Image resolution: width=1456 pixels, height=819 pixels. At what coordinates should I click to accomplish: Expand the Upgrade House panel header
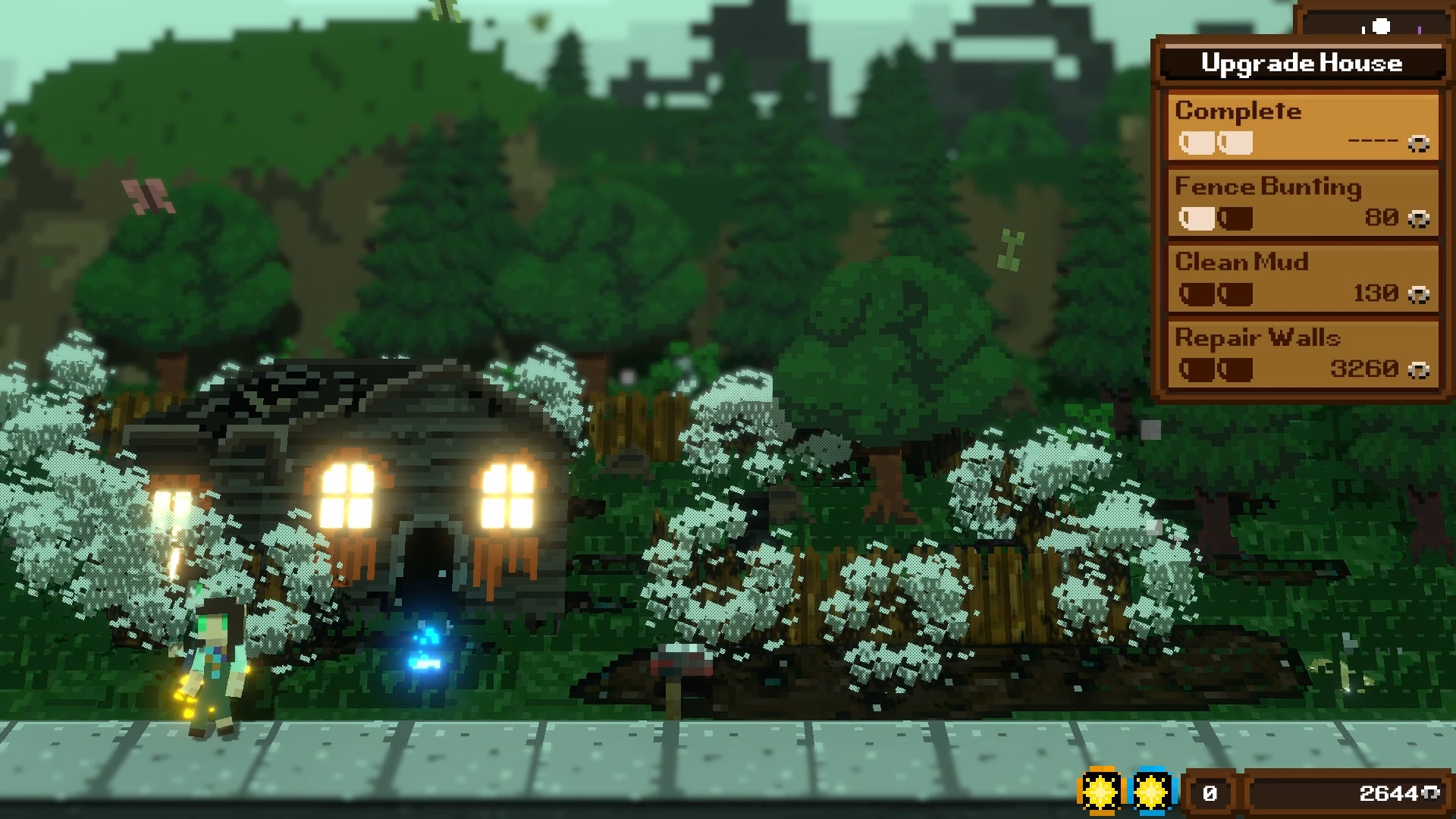(x=1301, y=63)
